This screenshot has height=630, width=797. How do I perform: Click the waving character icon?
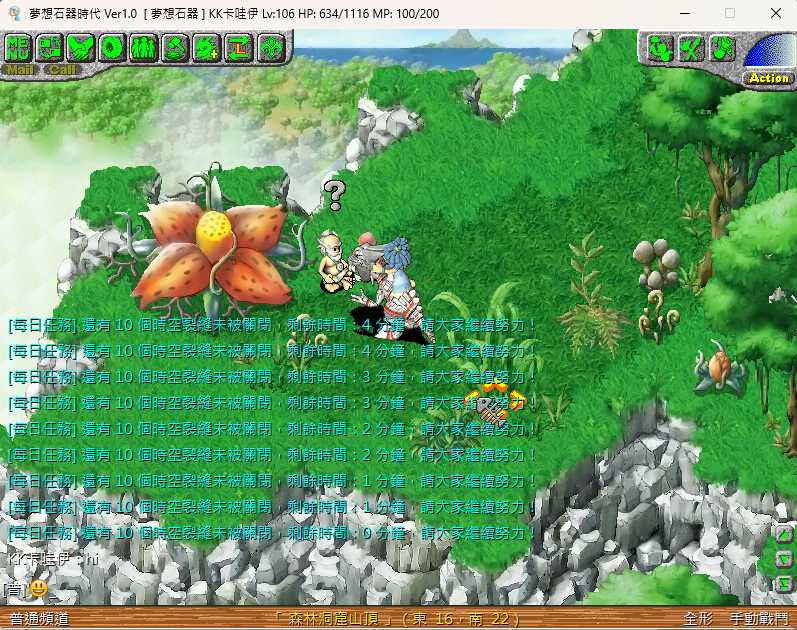(x=659, y=48)
